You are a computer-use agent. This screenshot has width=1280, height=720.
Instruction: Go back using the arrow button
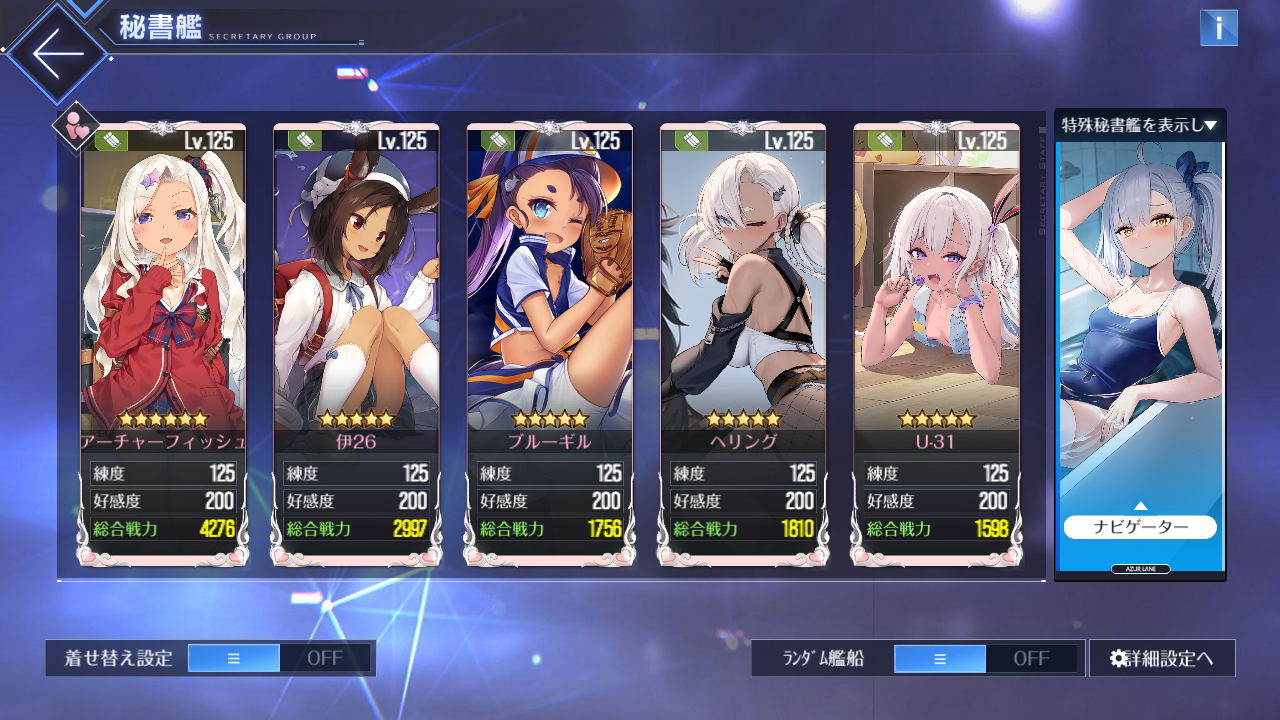pyautogui.click(x=57, y=53)
